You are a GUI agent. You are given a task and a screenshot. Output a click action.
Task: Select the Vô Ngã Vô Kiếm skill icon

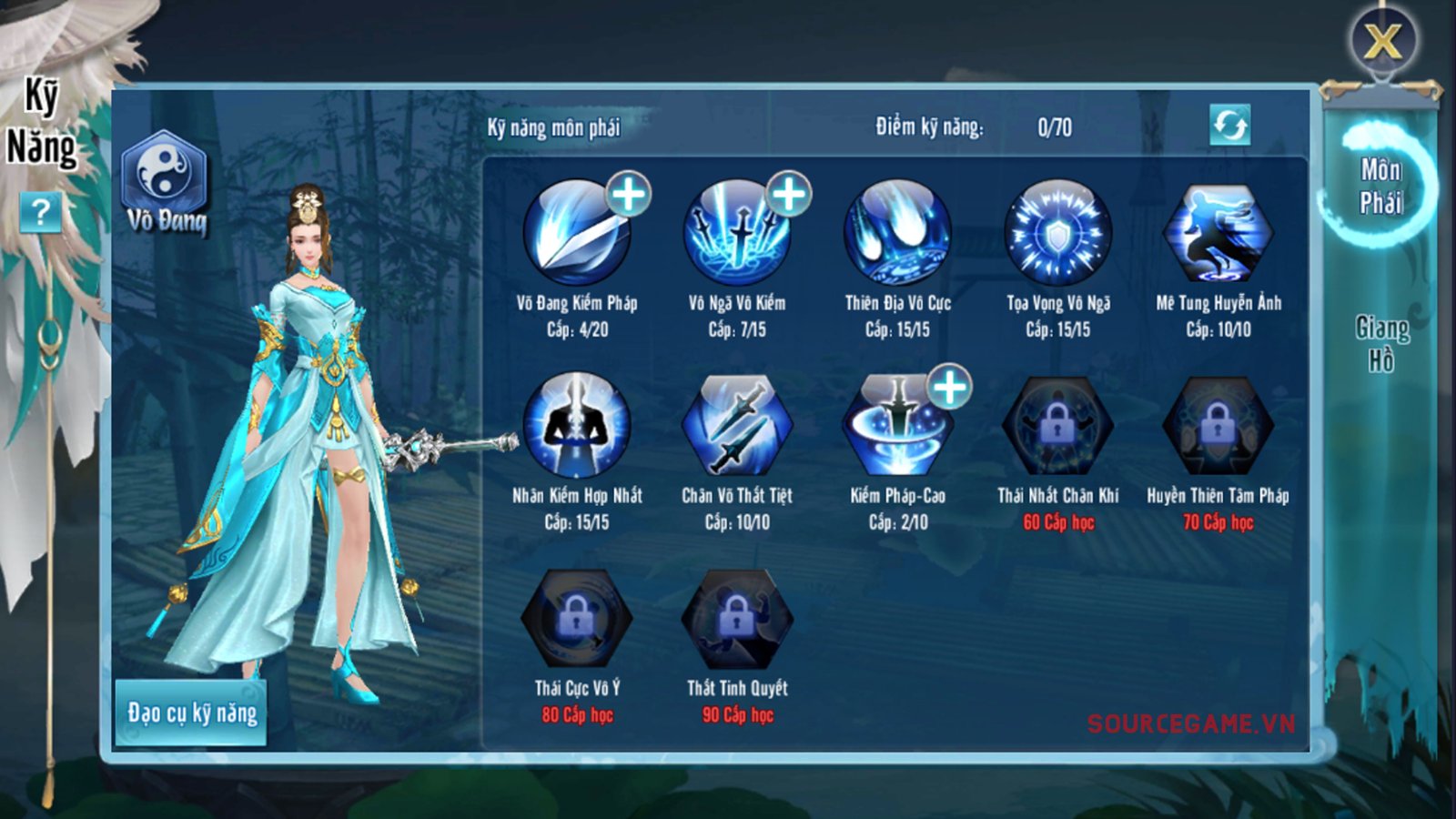[x=736, y=233]
